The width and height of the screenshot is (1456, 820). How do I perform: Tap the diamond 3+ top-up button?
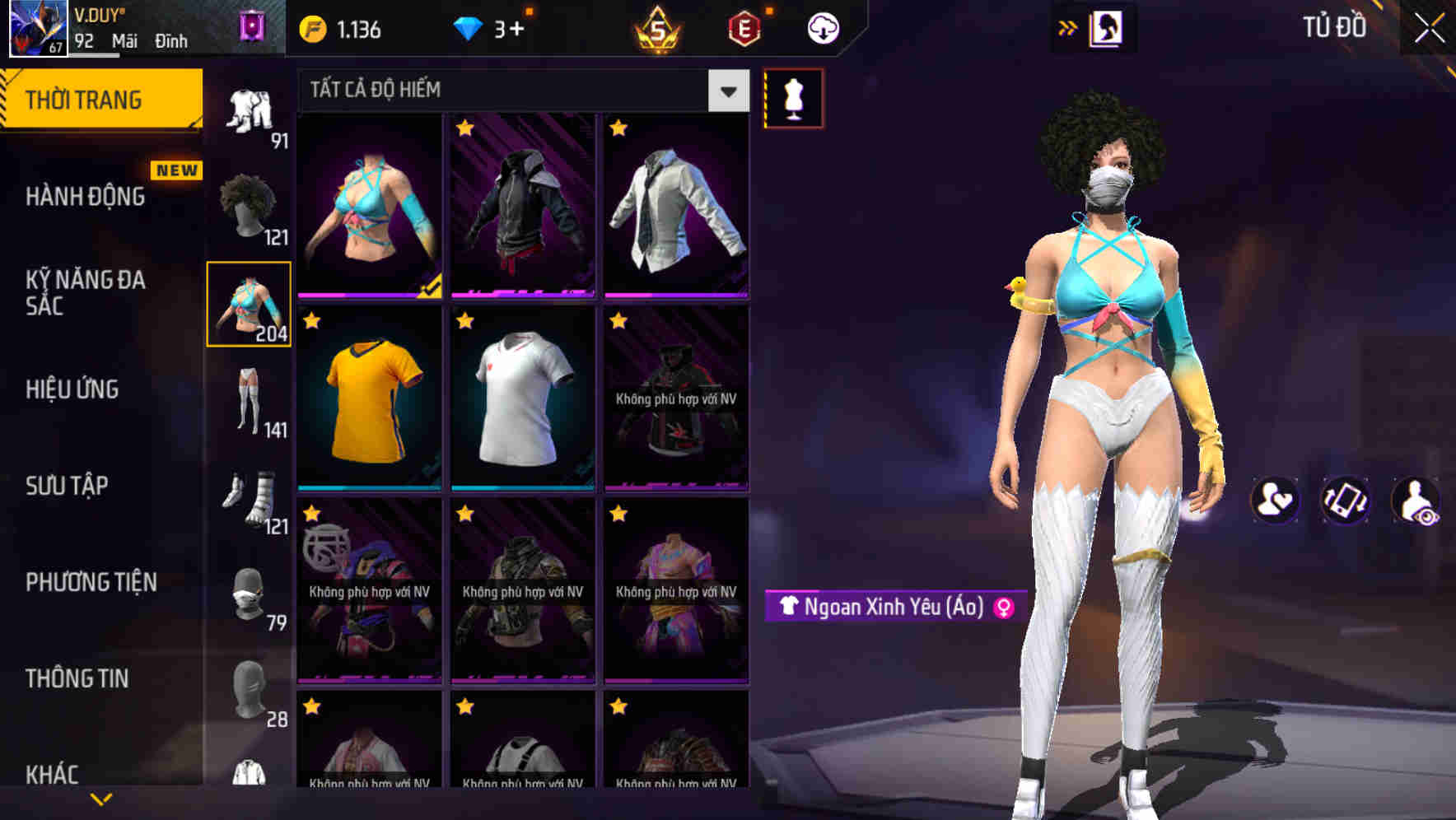coord(492,26)
